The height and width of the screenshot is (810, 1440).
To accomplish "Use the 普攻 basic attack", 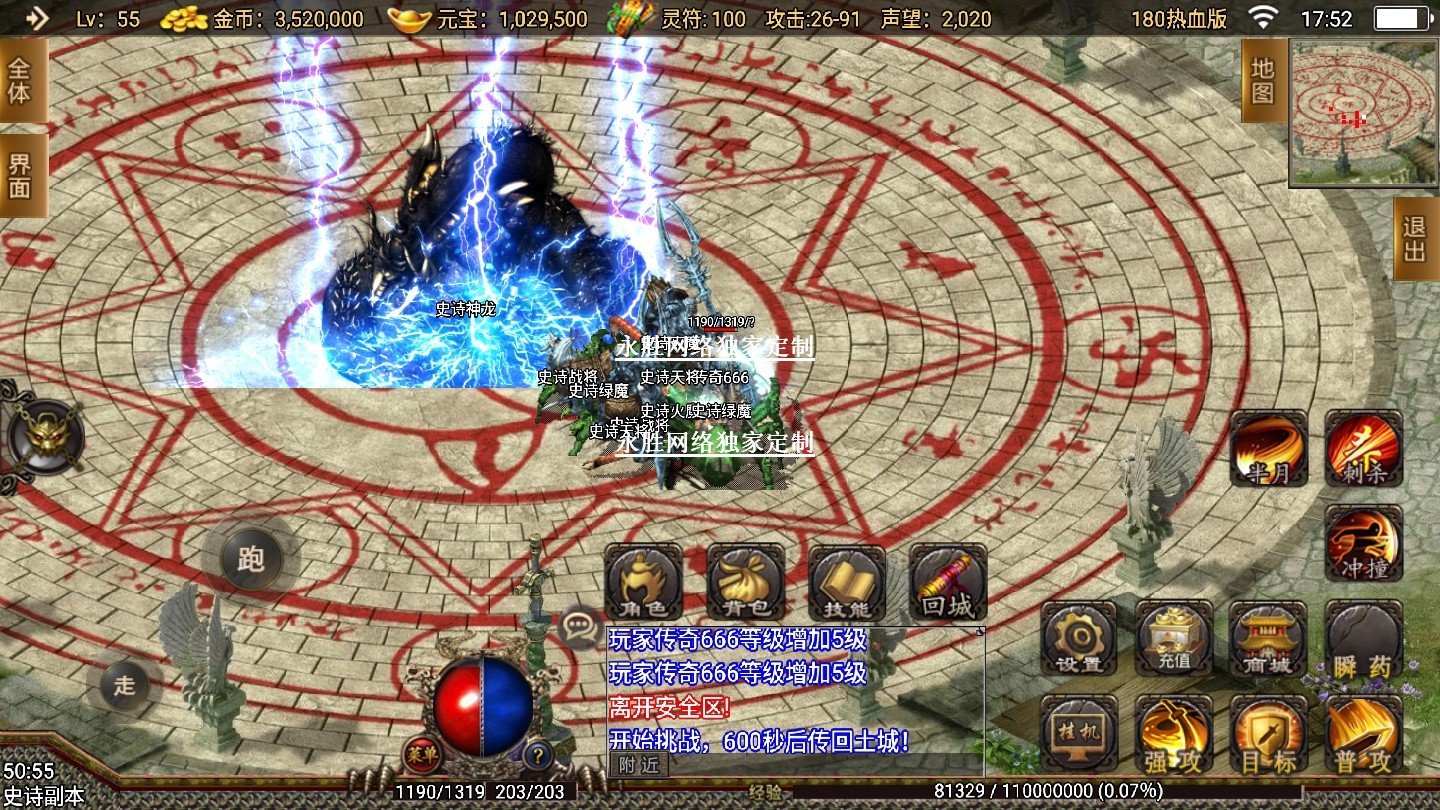I will (x=1363, y=734).
